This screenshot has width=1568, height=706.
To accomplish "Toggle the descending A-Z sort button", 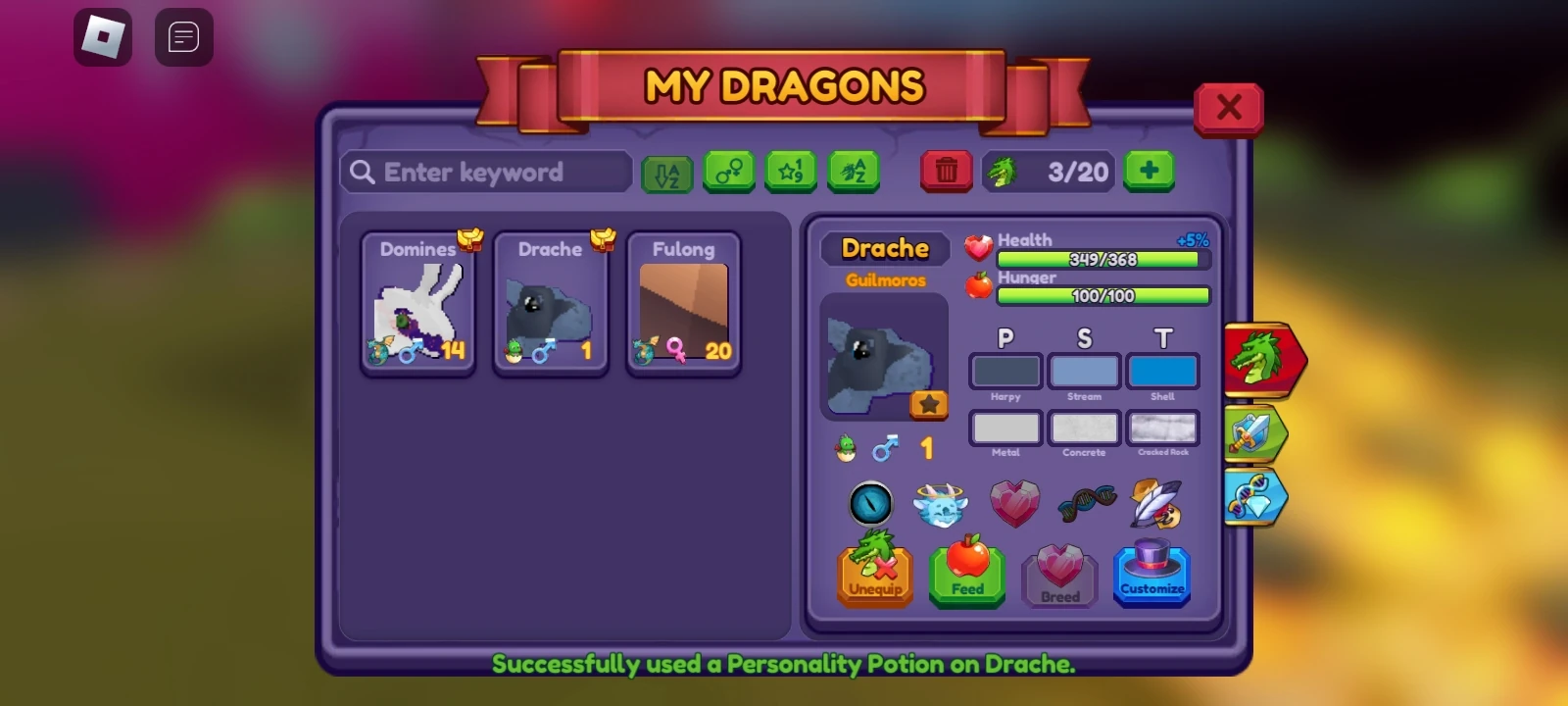I will tap(665, 172).
